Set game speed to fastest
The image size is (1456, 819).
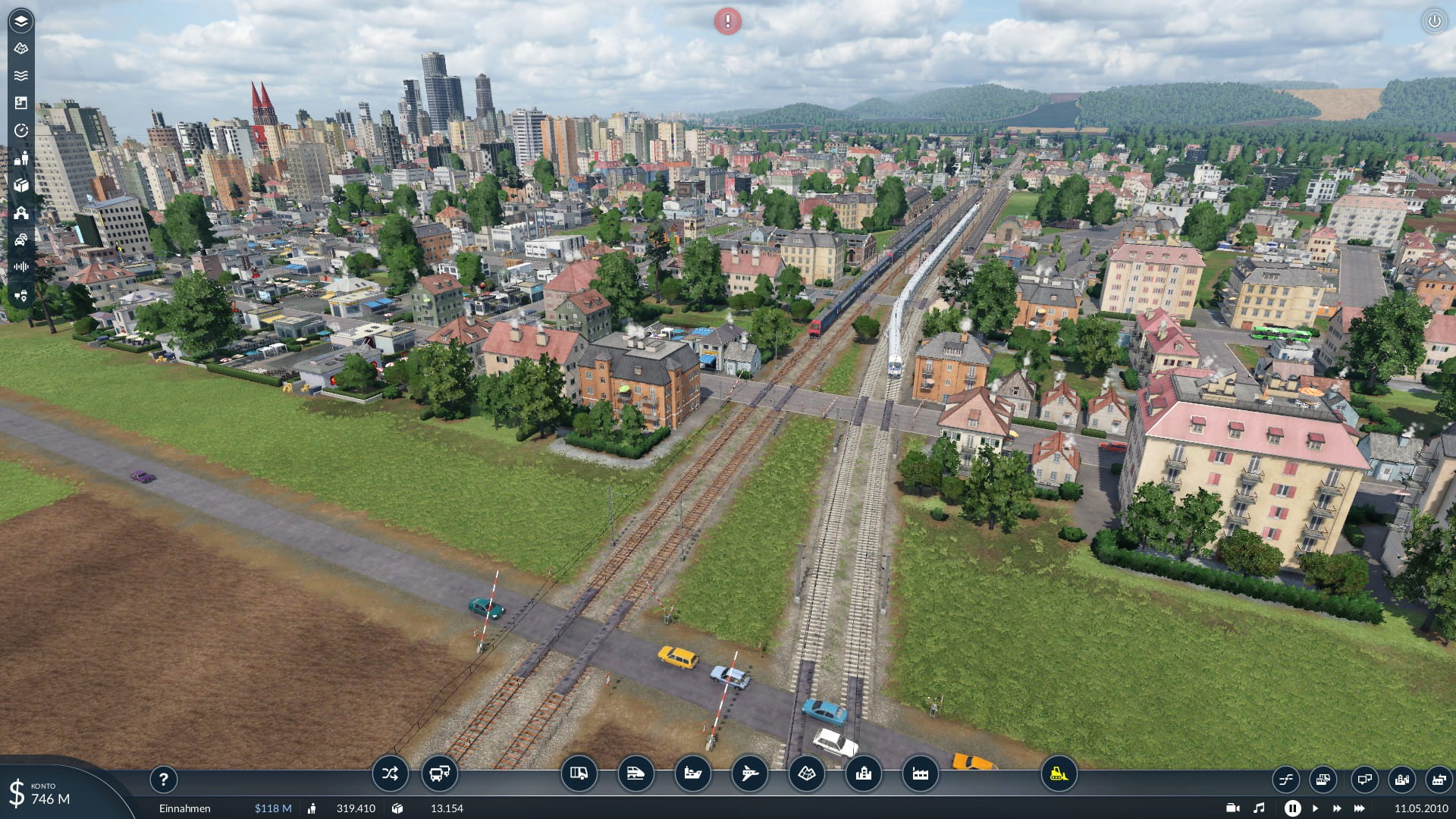click(1360, 808)
